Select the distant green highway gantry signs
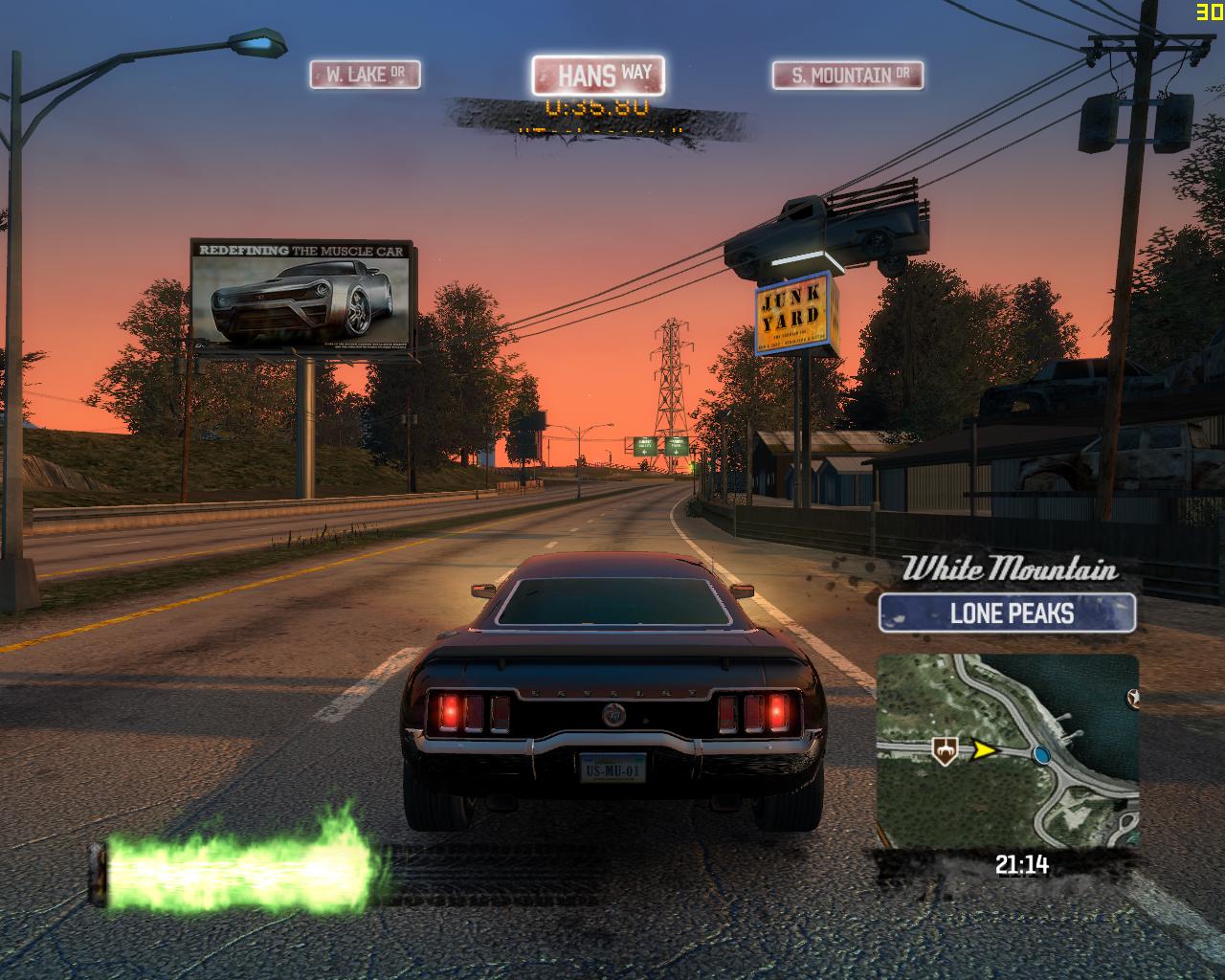The height and width of the screenshot is (980, 1225). point(656,445)
